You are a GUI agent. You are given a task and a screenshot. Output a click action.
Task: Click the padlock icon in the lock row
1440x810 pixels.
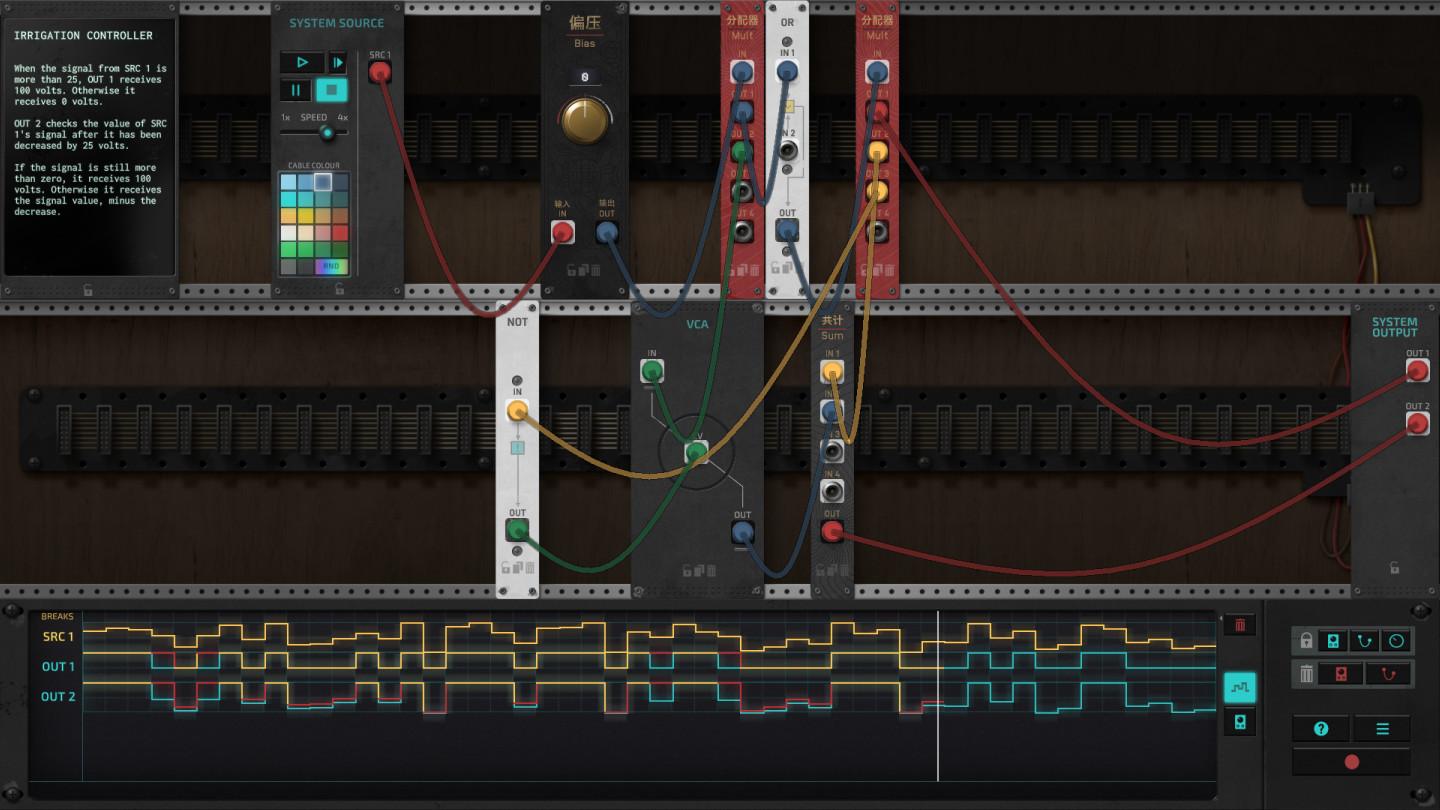point(1306,639)
